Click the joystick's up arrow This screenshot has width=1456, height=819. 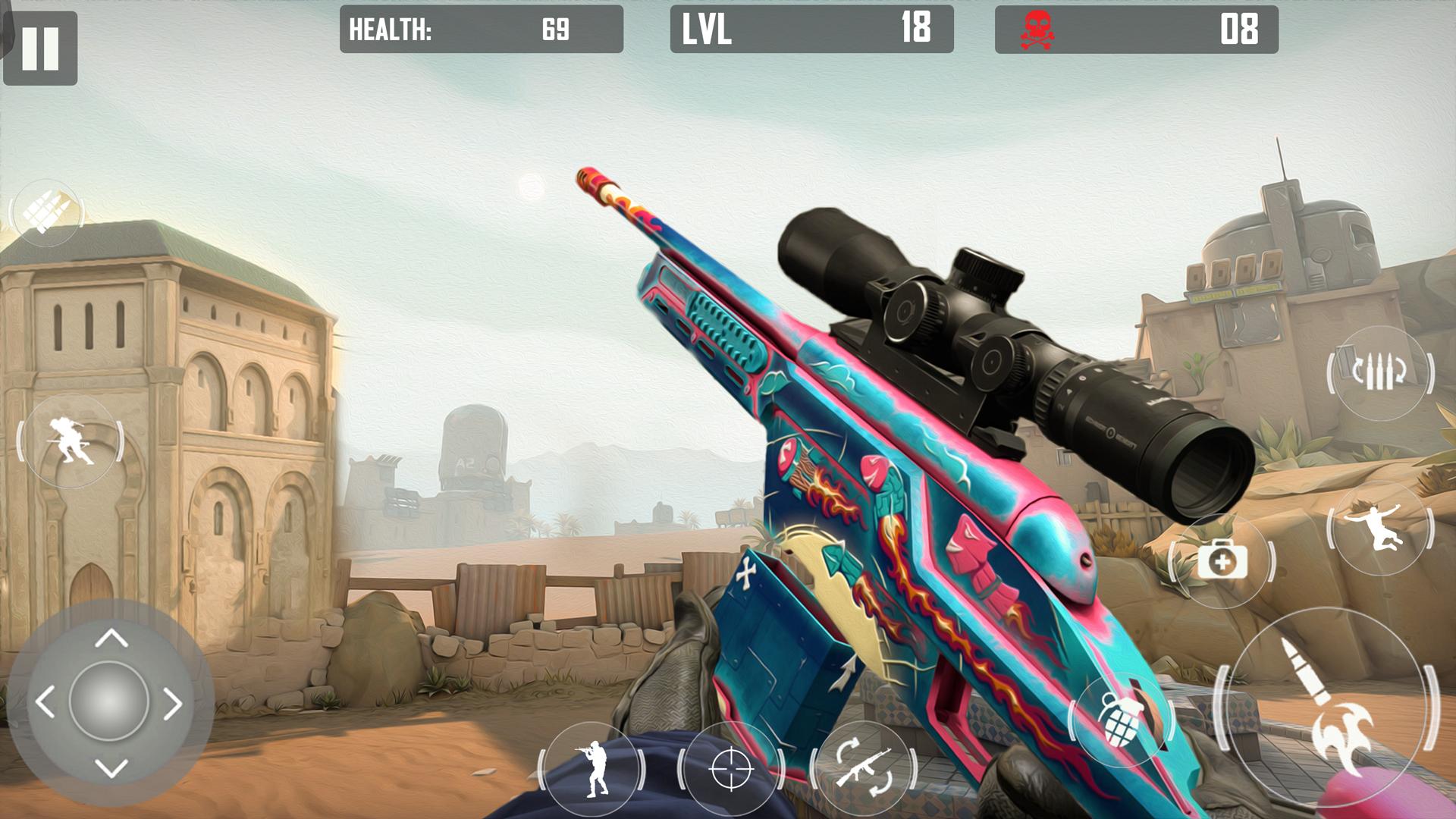111,638
